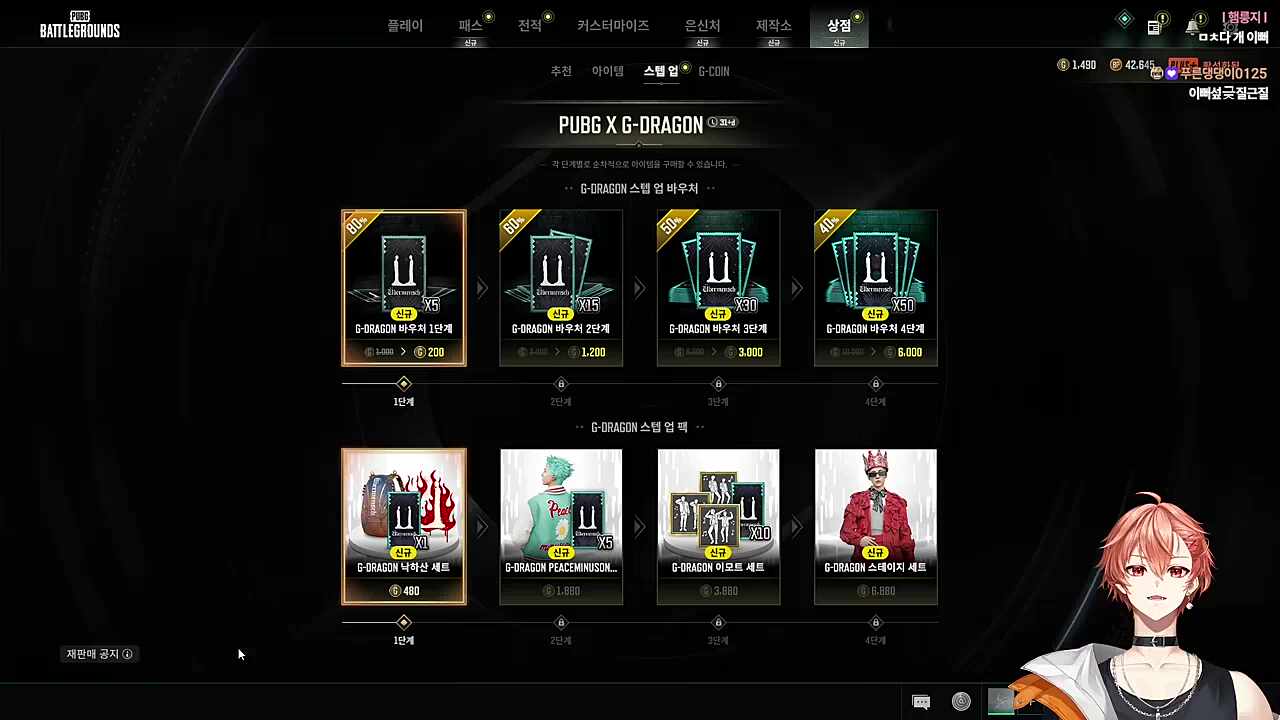The width and height of the screenshot is (1280, 720).
Task: Open the 플레이 (Play) top menu tab
Action: coord(405,26)
